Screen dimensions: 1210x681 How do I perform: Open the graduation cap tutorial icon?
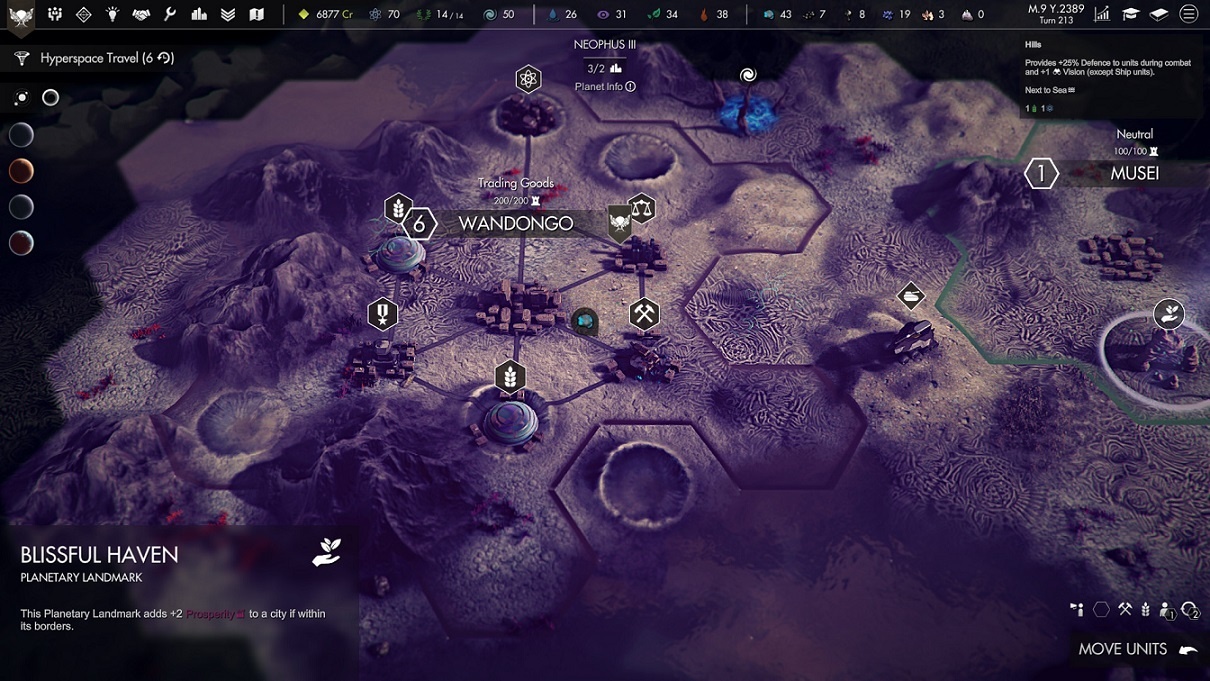(1130, 14)
